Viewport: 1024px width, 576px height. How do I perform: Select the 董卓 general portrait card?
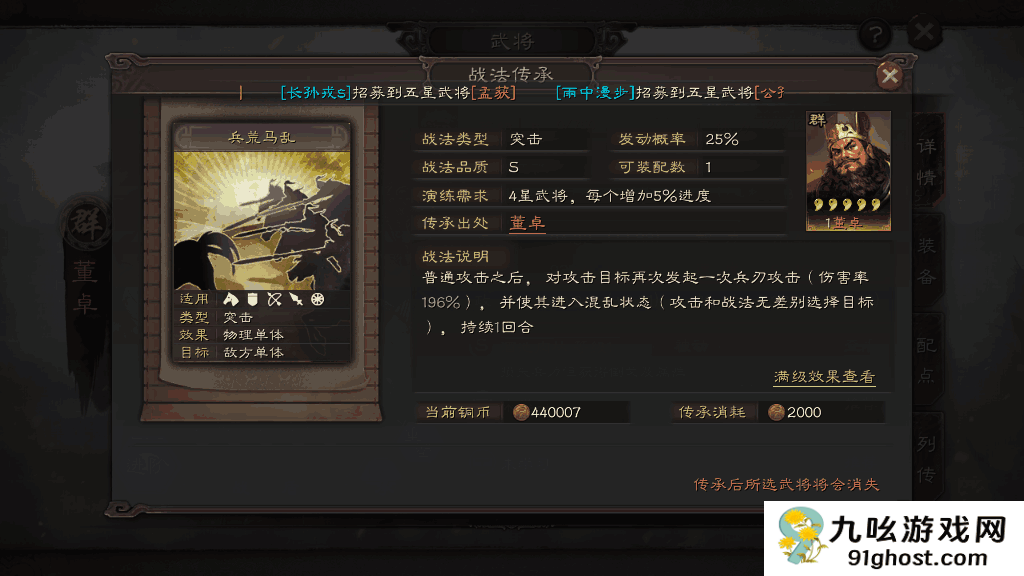[x=848, y=172]
